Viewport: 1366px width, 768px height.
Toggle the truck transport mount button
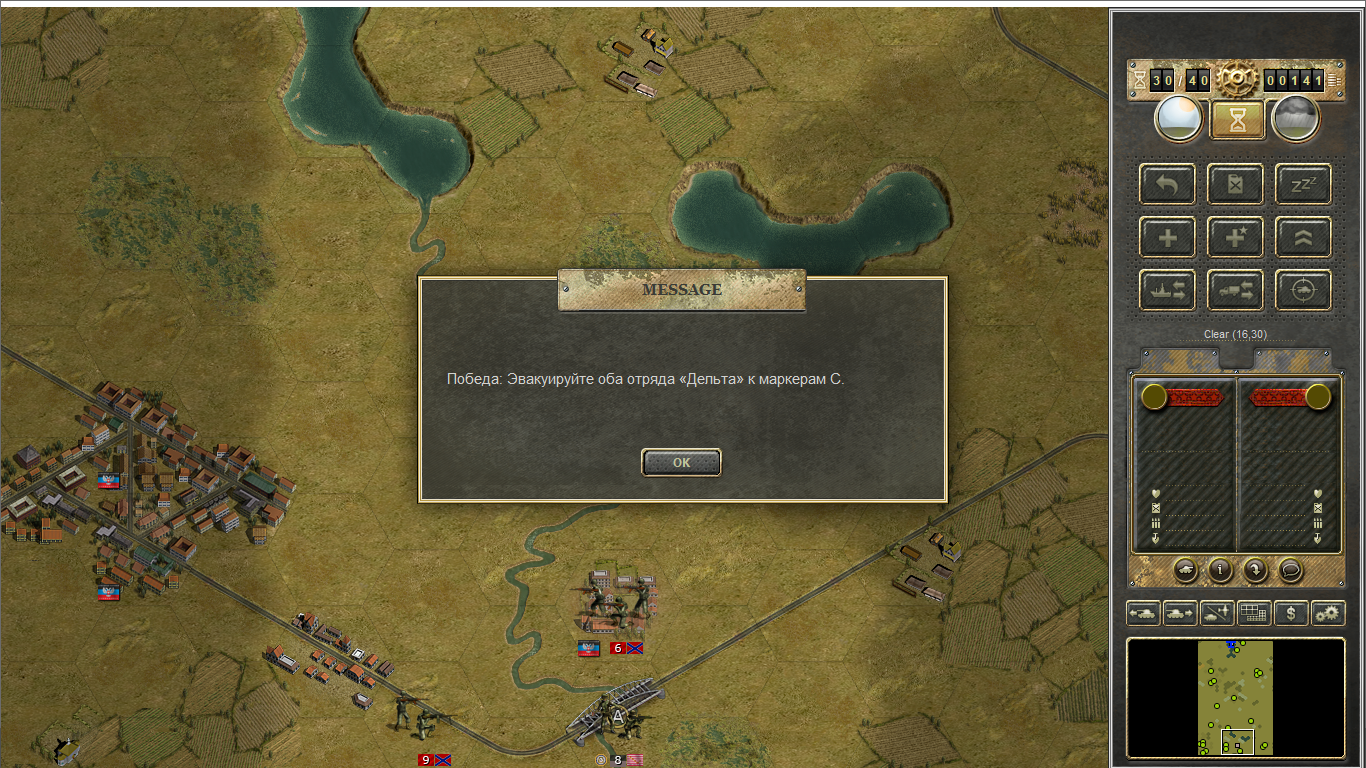click(1235, 290)
